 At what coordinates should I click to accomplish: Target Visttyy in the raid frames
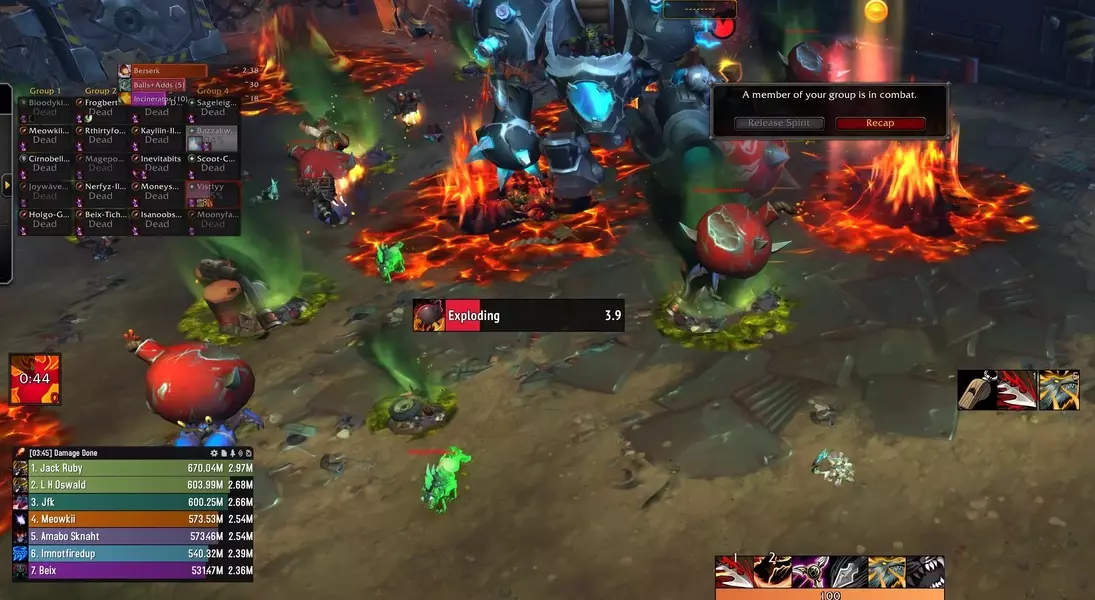click(212, 191)
